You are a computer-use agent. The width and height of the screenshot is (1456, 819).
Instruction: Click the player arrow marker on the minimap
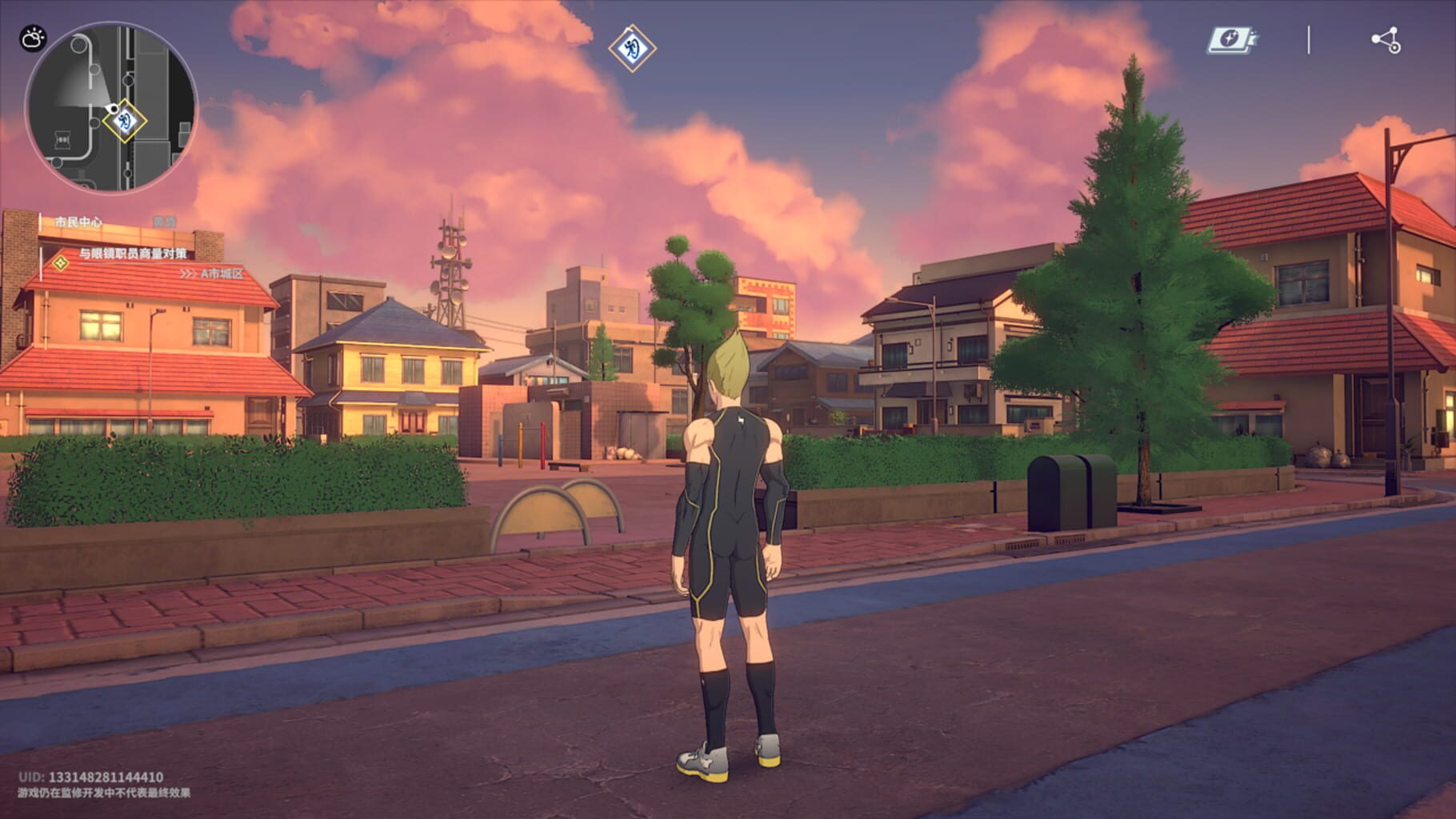[113, 107]
